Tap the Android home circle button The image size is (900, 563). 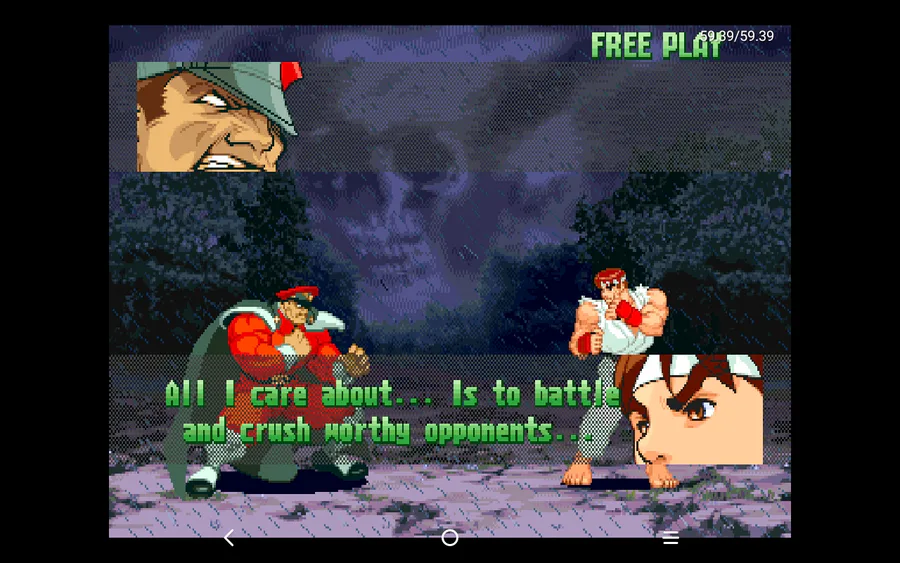click(450, 538)
